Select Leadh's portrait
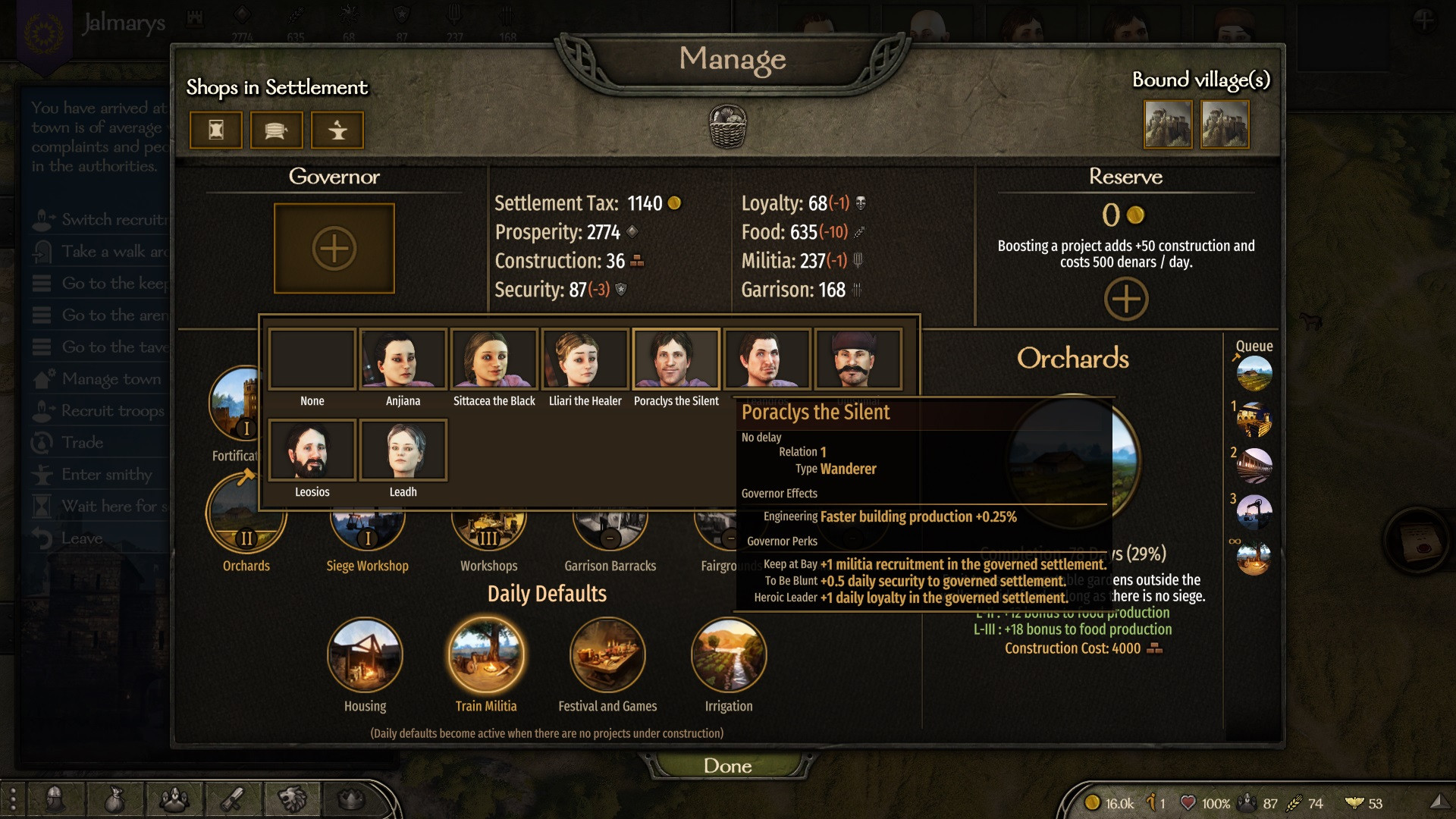Image resolution: width=1456 pixels, height=819 pixels. (x=403, y=450)
